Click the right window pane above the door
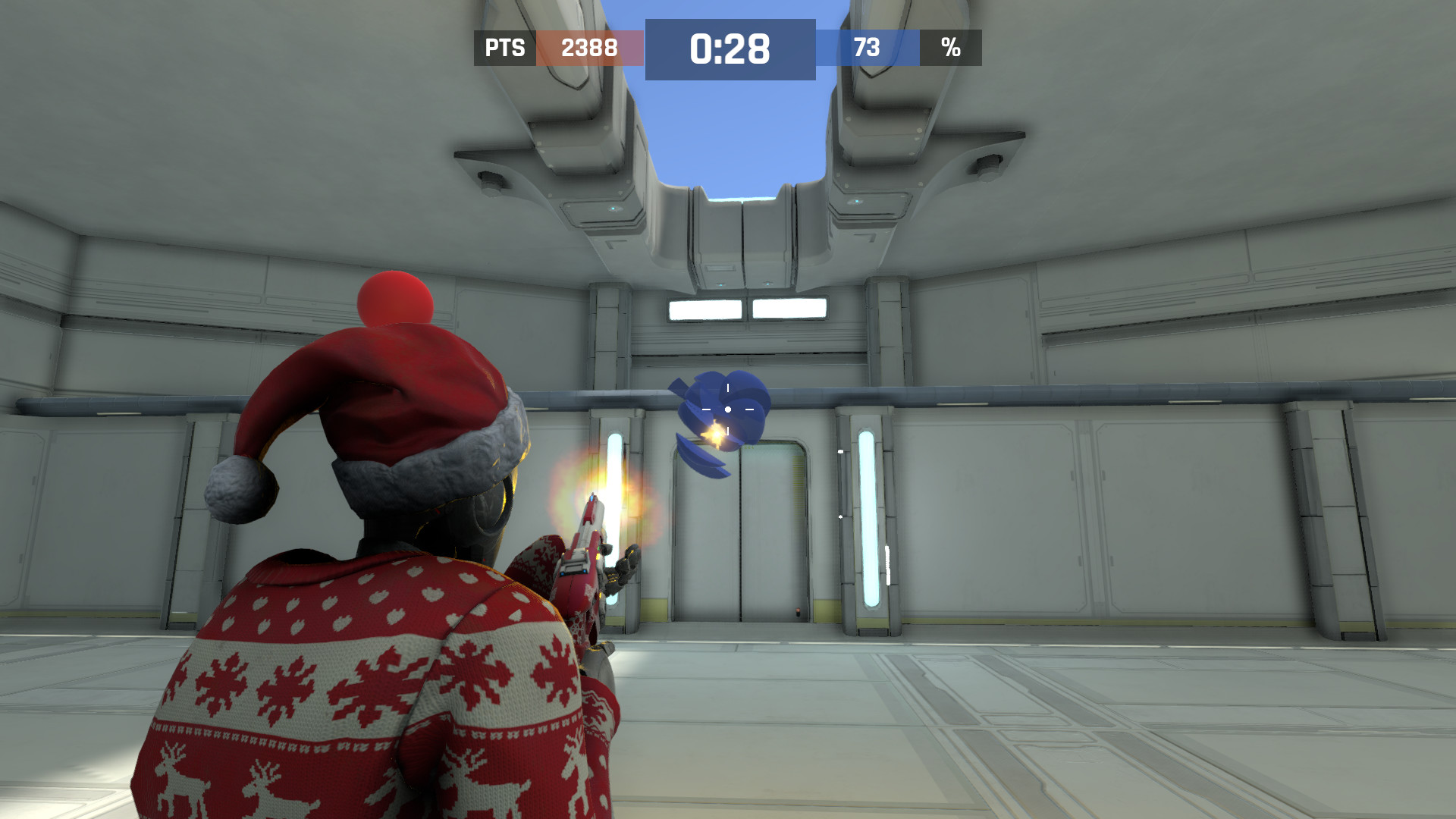Screen dimensions: 1456x819 (x=789, y=306)
